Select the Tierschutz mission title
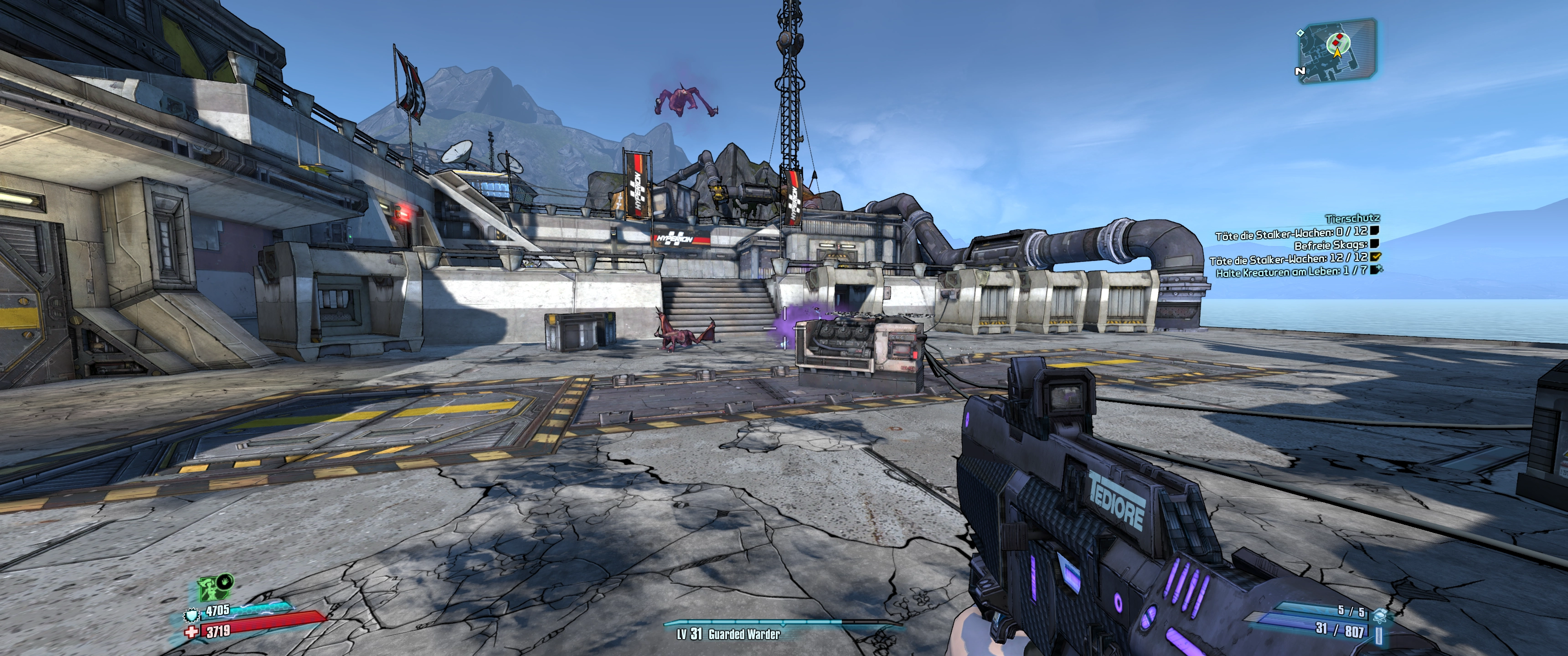The height and width of the screenshot is (656, 1568). click(1351, 218)
